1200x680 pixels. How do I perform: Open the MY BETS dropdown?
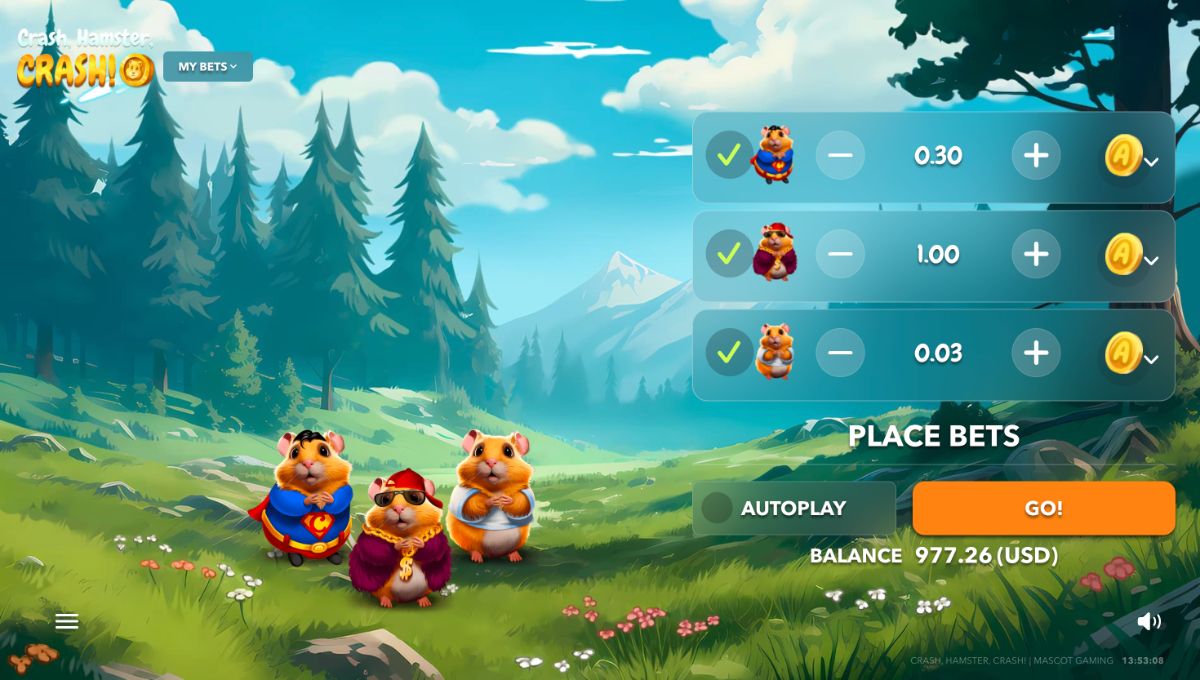(x=208, y=67)
